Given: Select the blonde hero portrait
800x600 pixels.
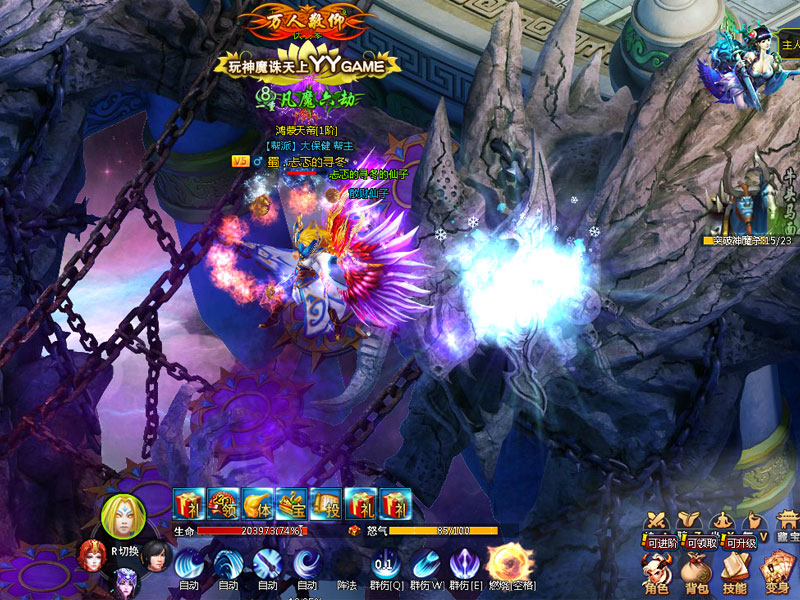Looking at the screenshot, I should tap(123, 514).
